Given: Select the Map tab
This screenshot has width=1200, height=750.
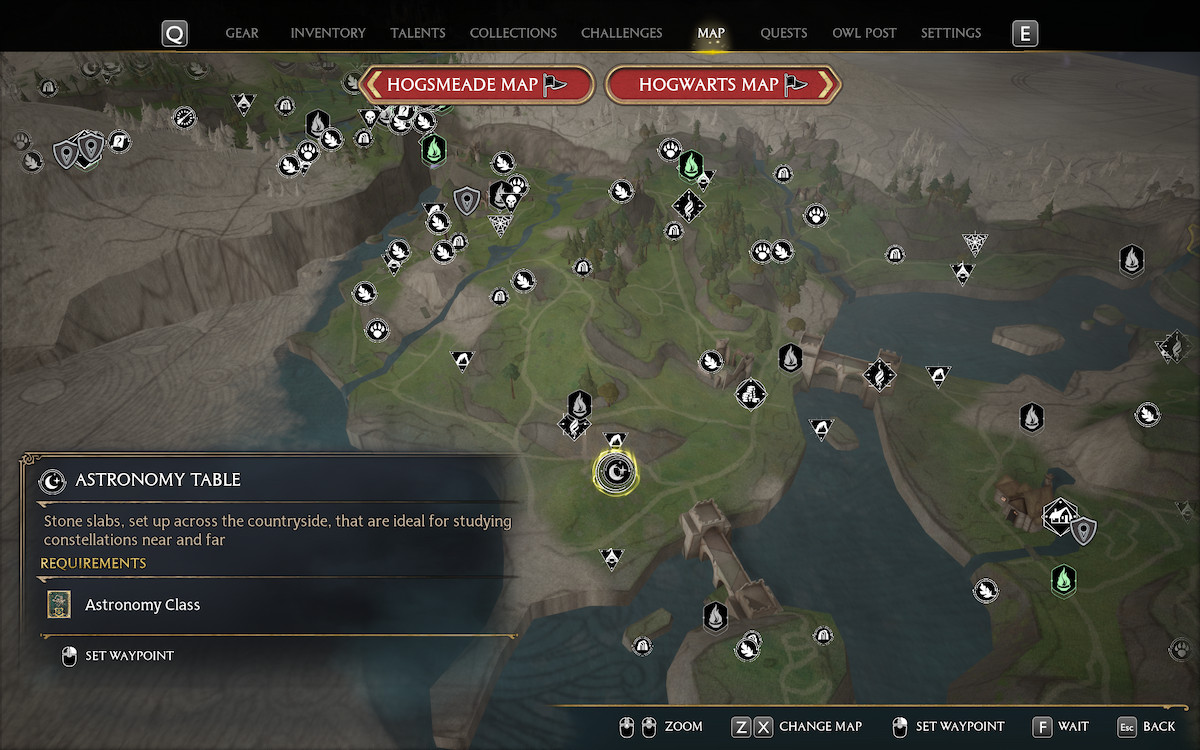Looking at the screenshot, I should tap(711, 33).
